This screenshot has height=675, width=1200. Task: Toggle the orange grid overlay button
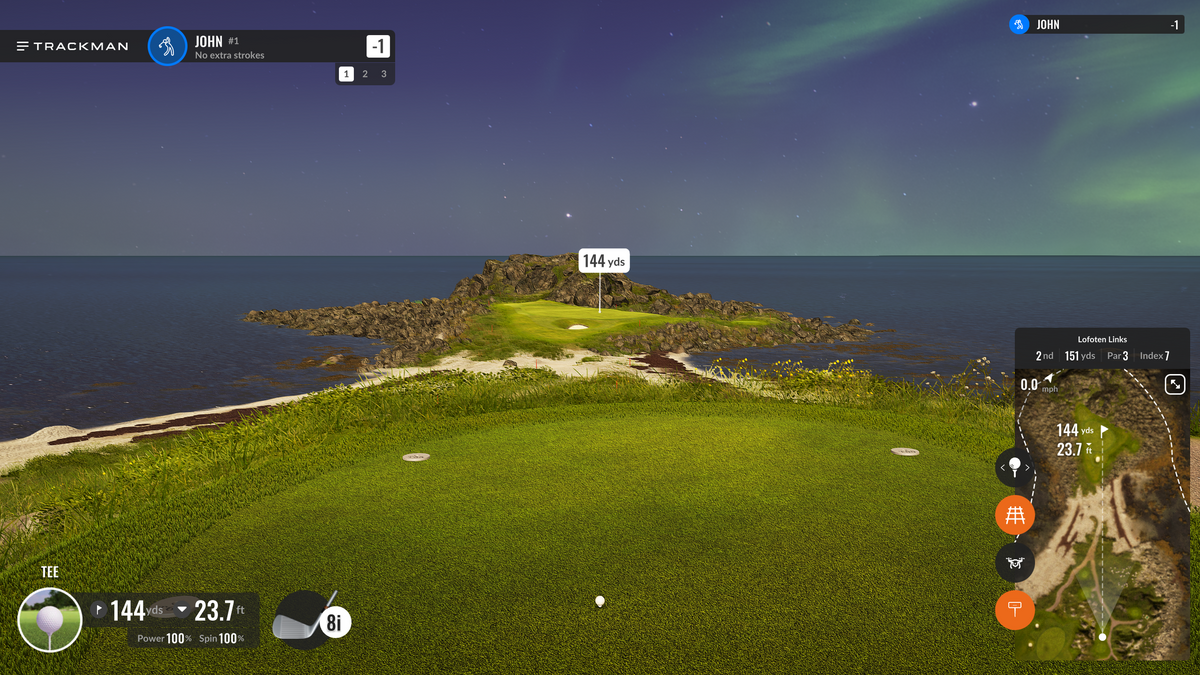[x=1015, y=516]
